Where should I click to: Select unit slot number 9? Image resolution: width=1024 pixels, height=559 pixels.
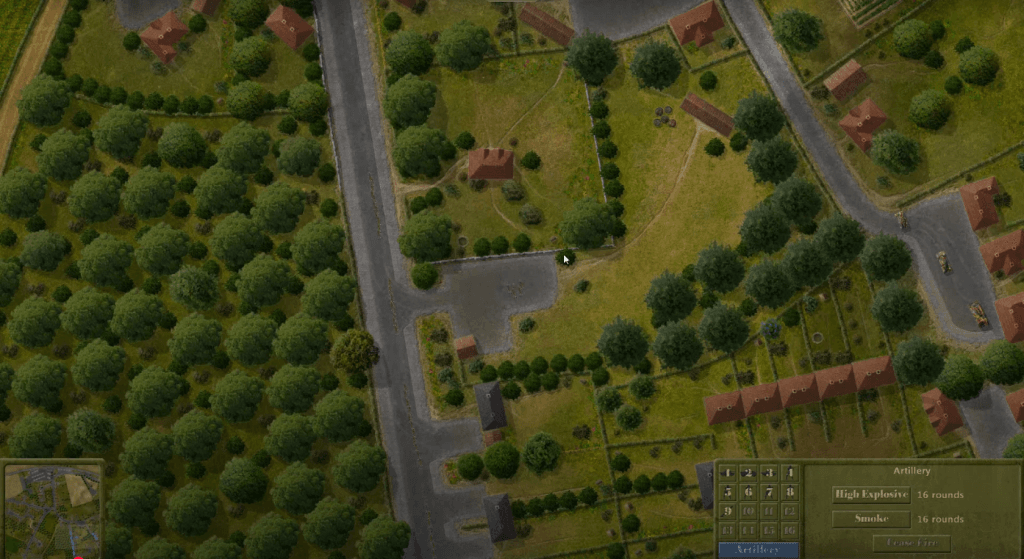[728, 510]
